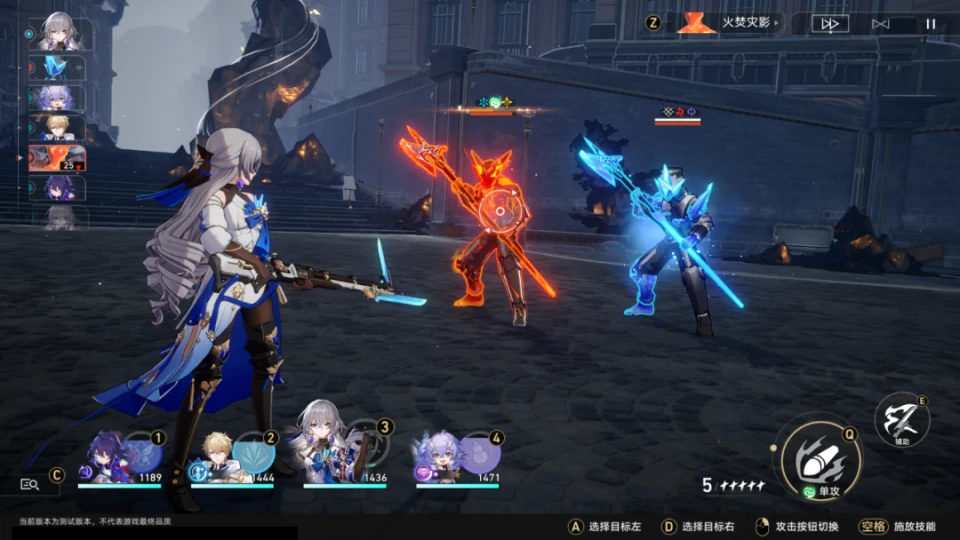Click the blue ice enemy turn-order entry
960x540 pixels.
pyautogui.click(x=56, y=67)
